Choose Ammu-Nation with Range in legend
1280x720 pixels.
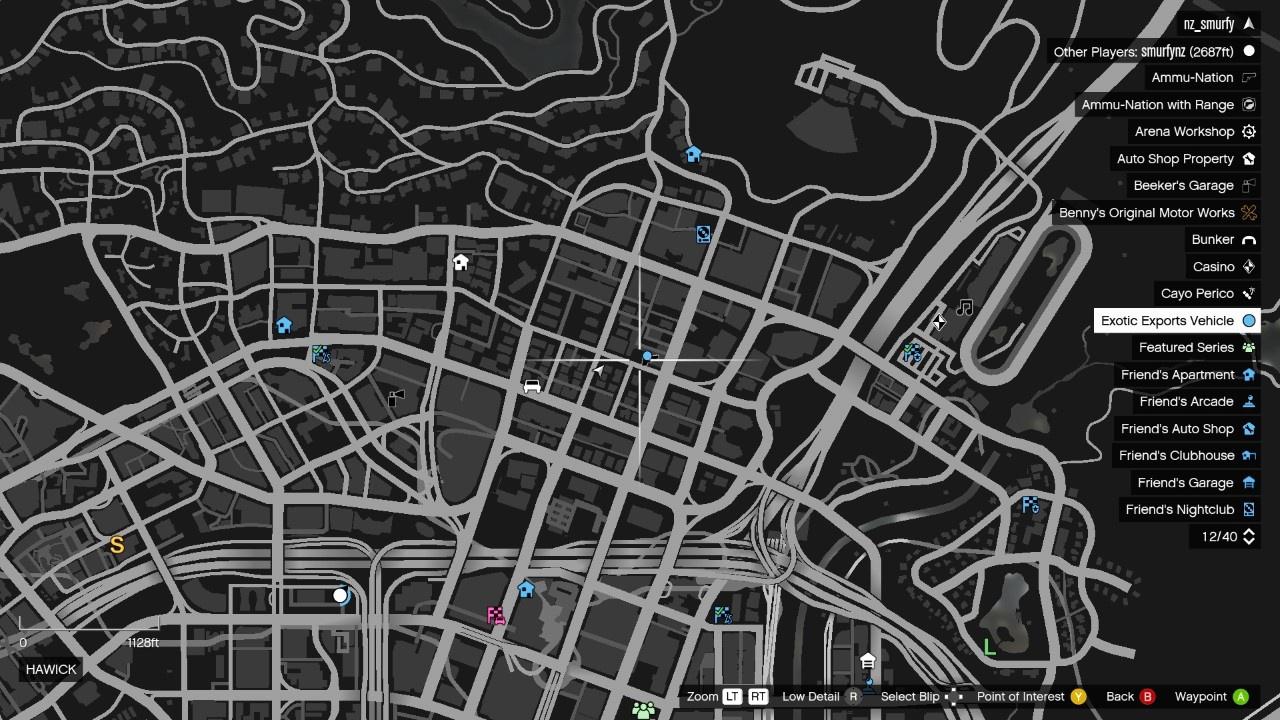[1157, 105]
